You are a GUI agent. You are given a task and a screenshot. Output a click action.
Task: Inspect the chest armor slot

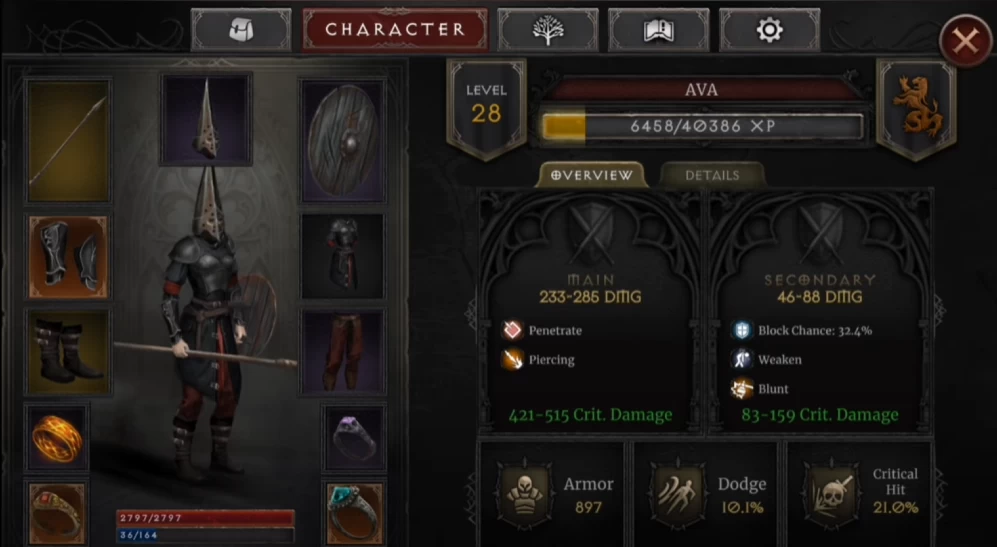[x=342, y=256]
